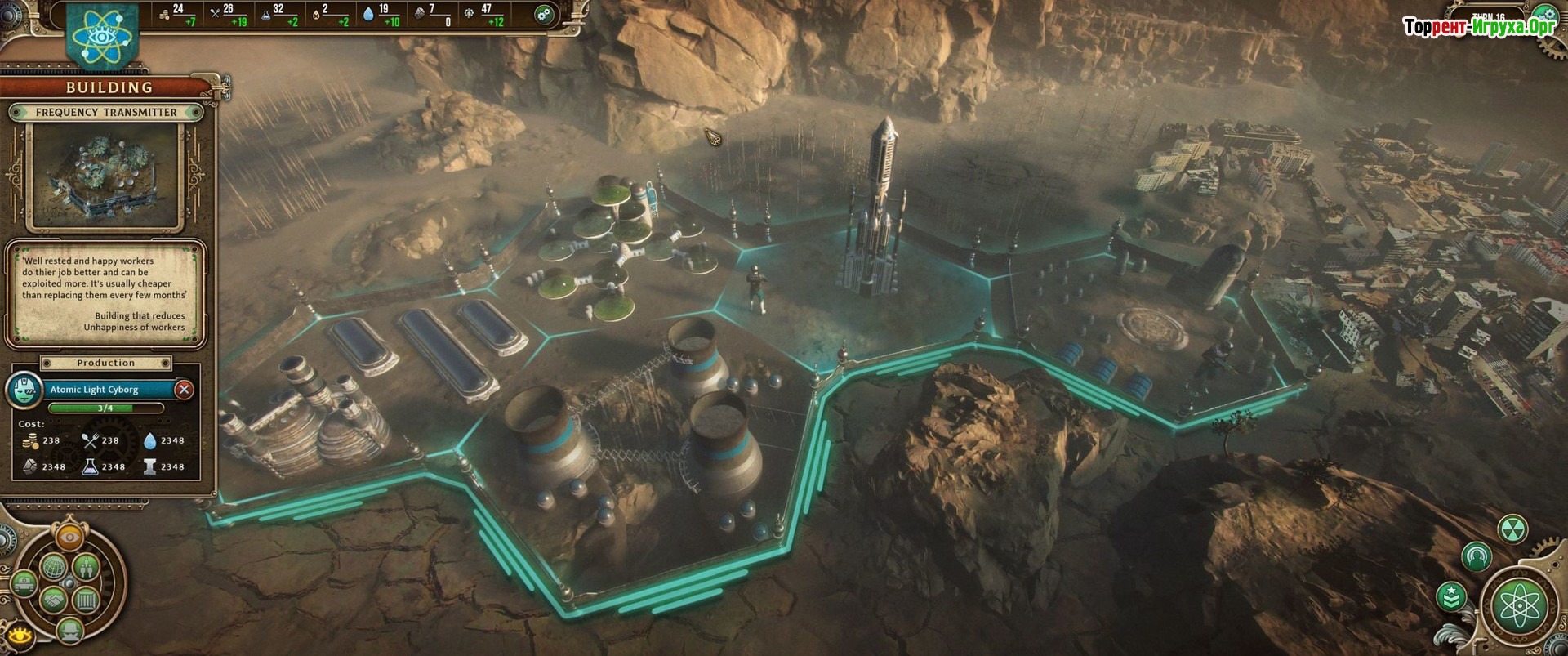The image size is (1568, 656).
Task: Open the green gears button in resource bar
Action: click(x=544, y=14)
